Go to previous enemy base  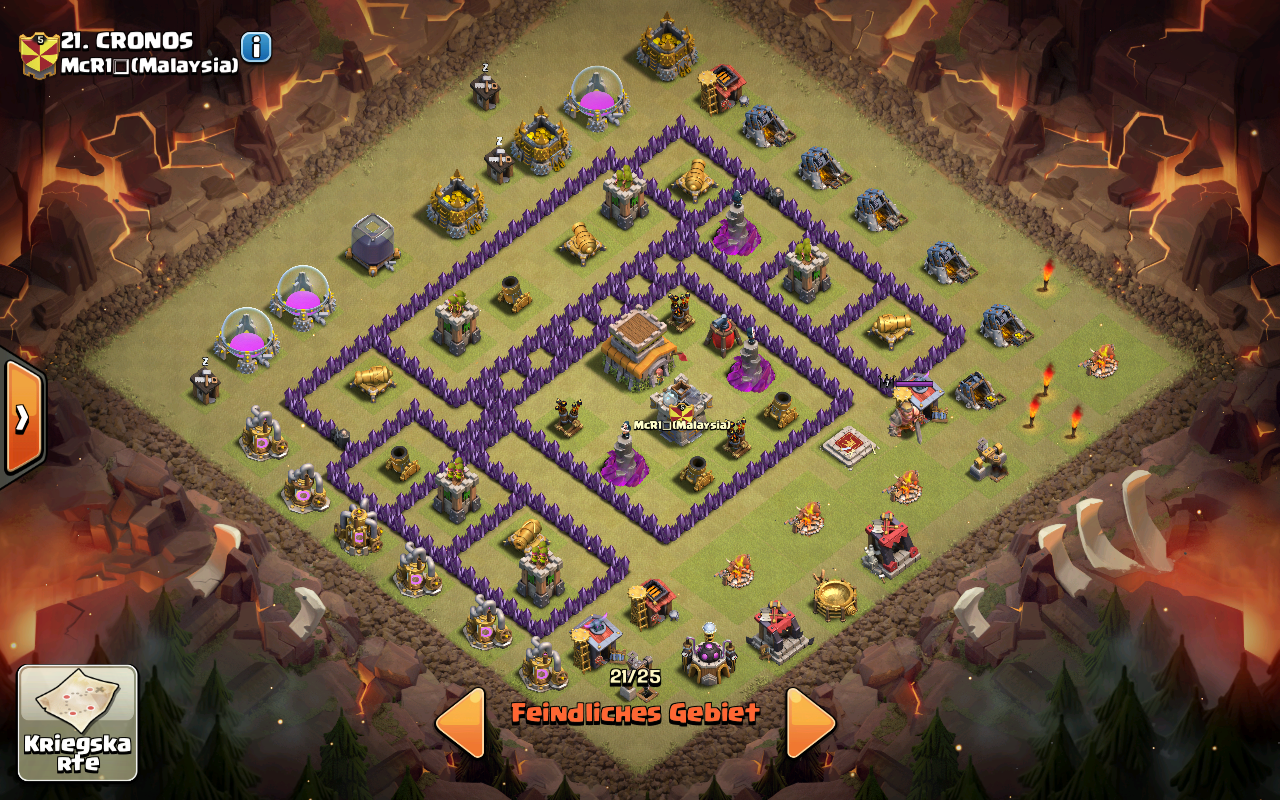462,722
